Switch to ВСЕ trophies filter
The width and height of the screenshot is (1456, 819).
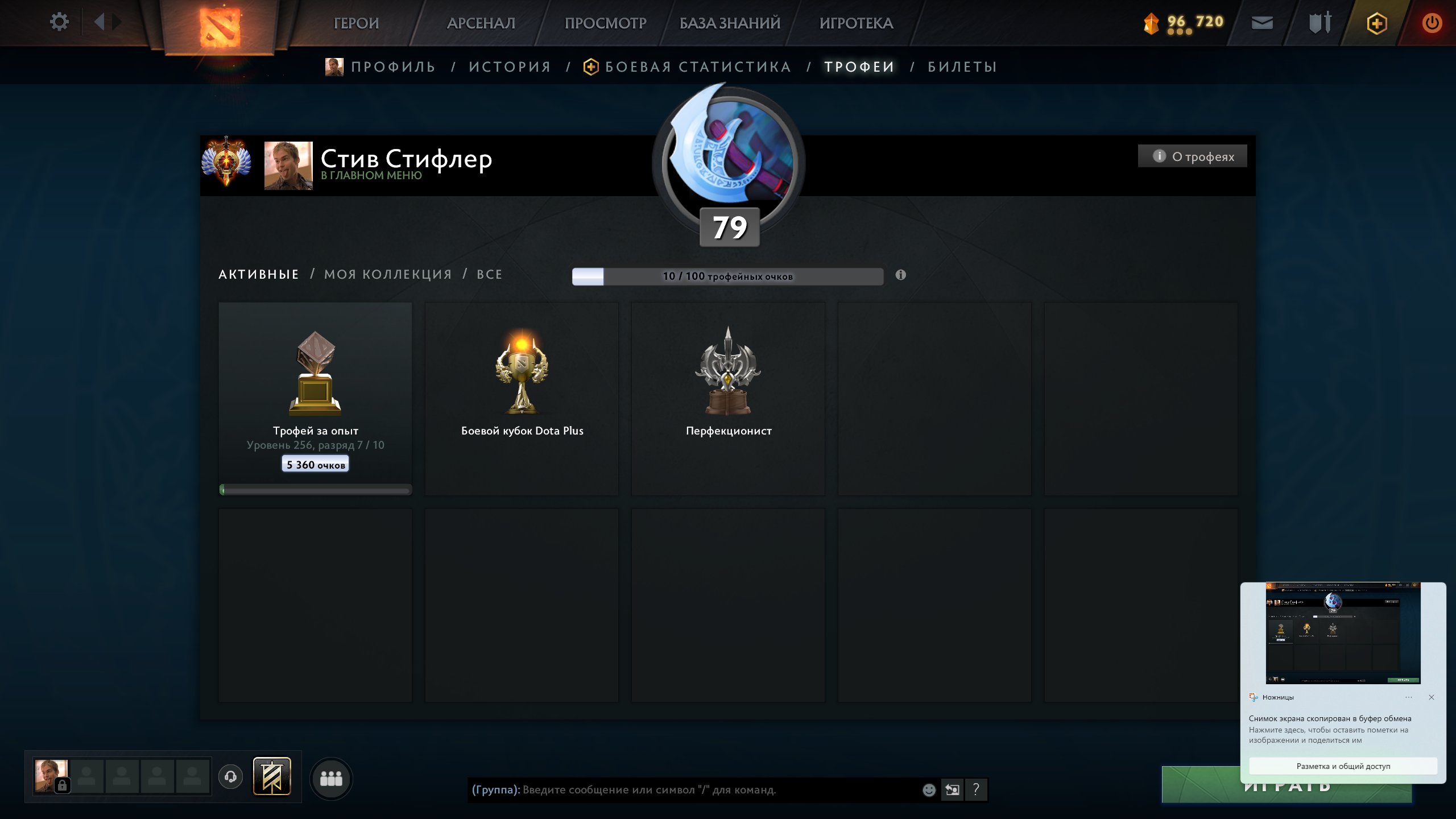tap(489, 274)
